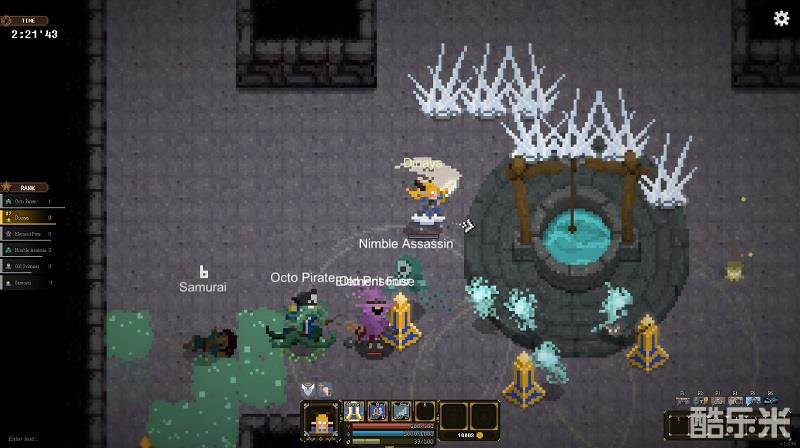Activate the first skill icon in hotbar
The height and width of the screenshot is (448, 800).
coord(353,410)
